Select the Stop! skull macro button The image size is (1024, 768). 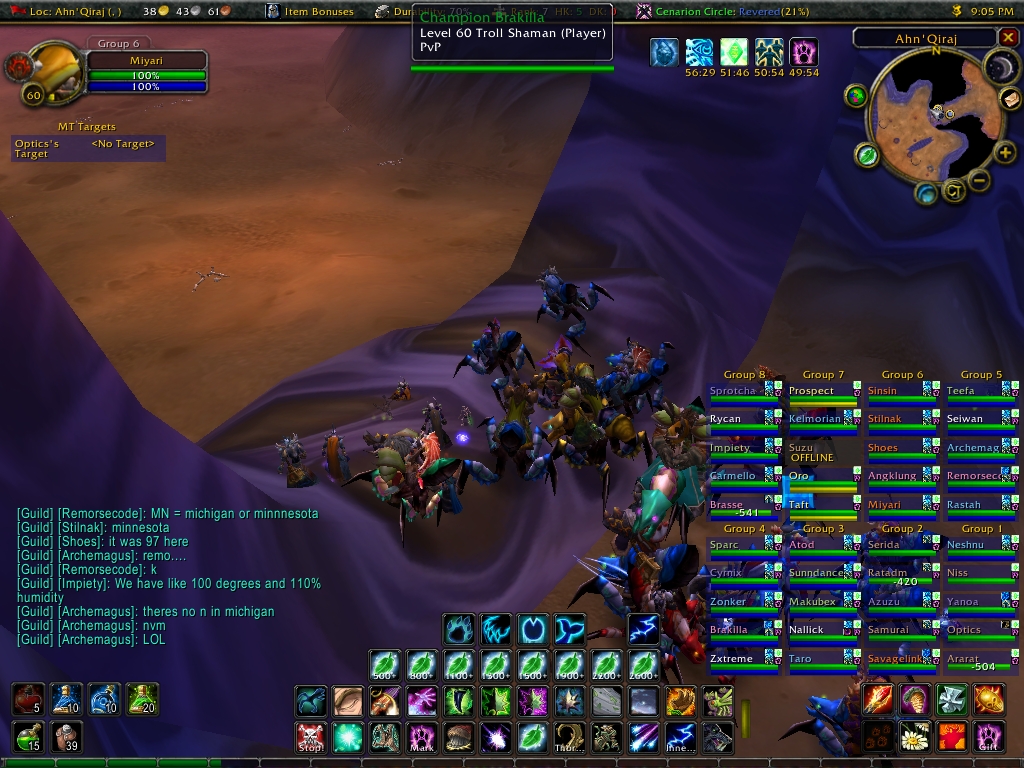tap(310, 738)
